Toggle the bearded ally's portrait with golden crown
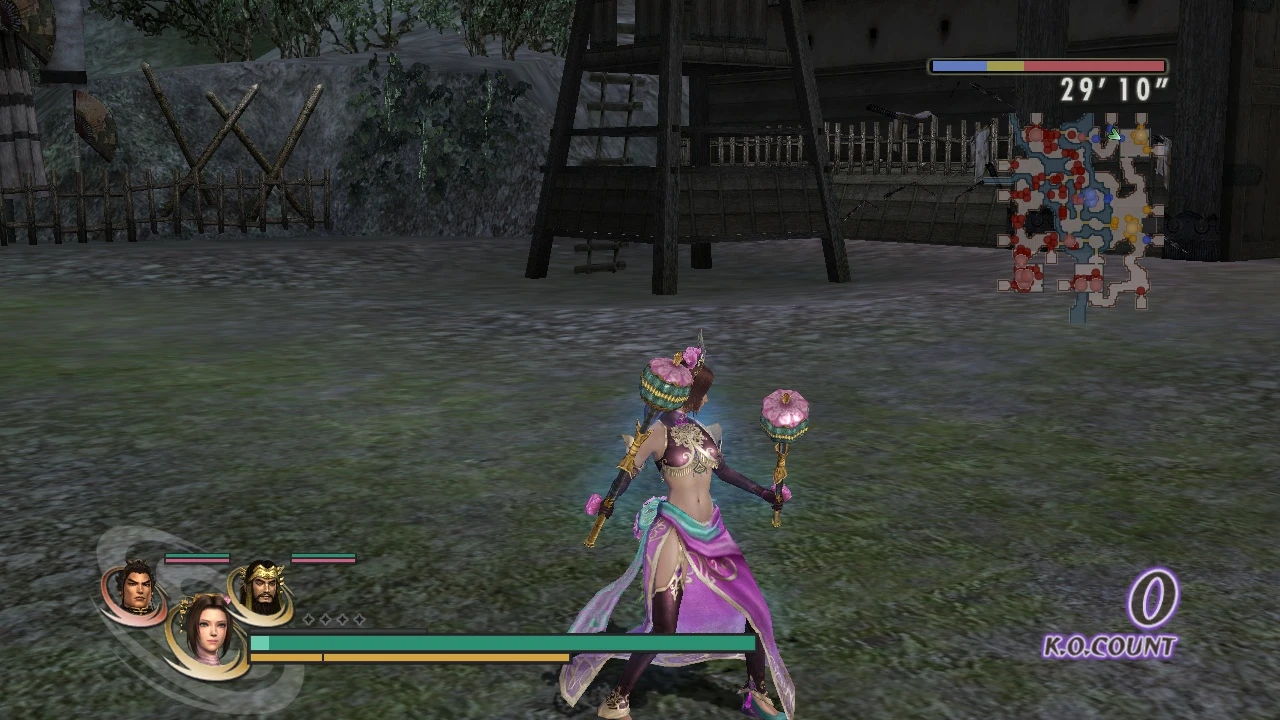The image size is (1280, 720). pos(262,588)
